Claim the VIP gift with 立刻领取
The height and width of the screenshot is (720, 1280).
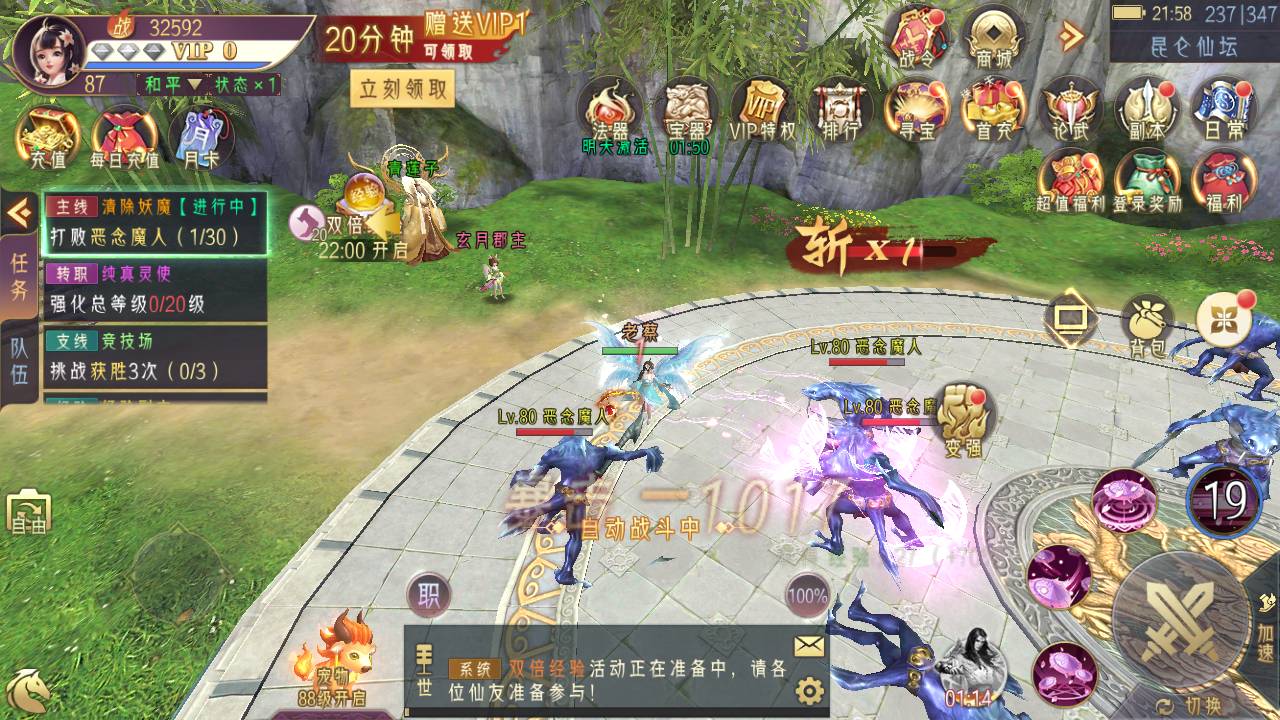click(x=403, y=89)
